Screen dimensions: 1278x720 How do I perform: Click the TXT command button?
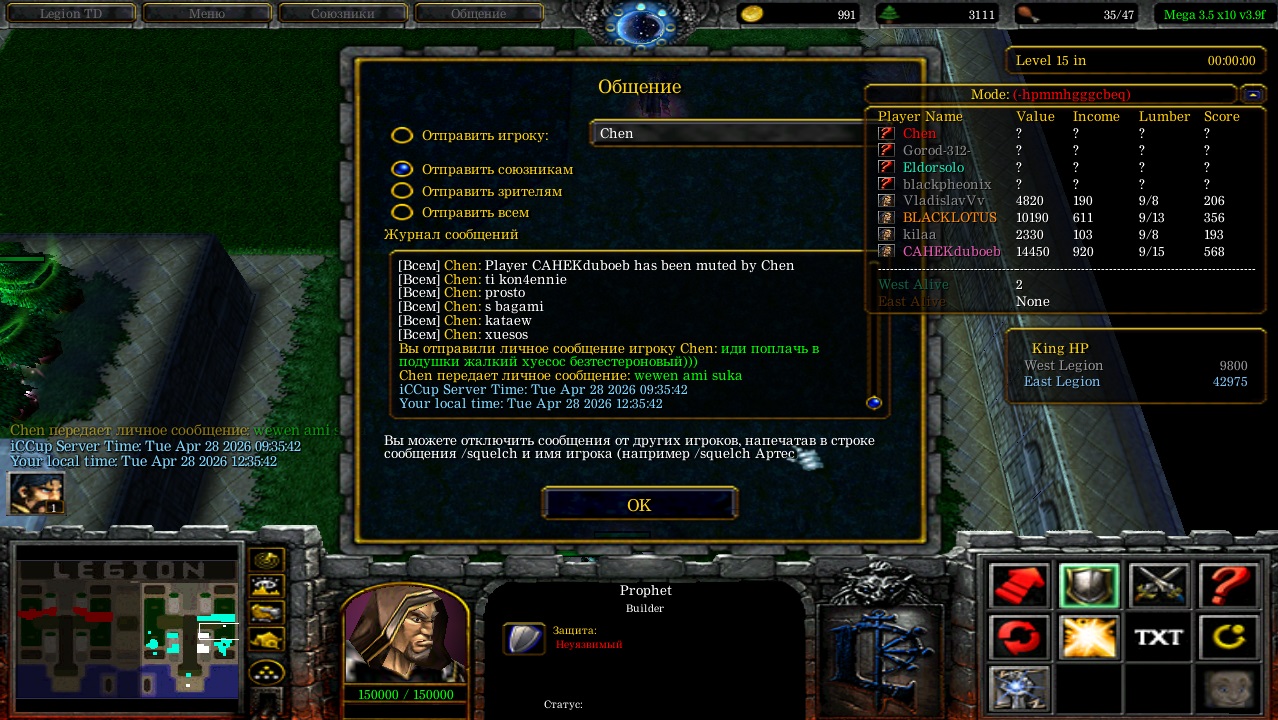click(1159, 637)
